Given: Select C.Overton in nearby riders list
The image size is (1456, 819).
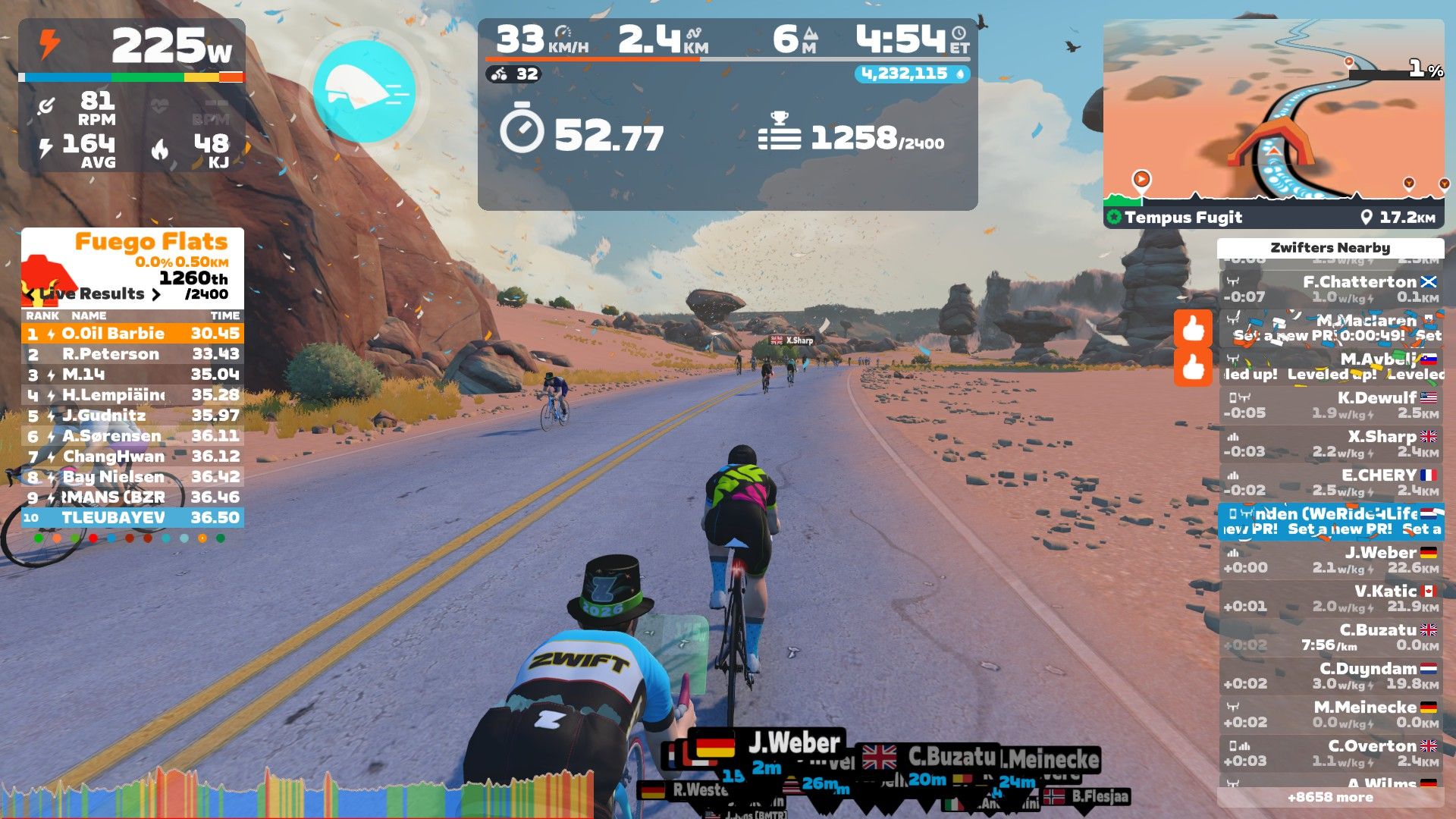Looking at the screenshot, I should (1331, 753).
